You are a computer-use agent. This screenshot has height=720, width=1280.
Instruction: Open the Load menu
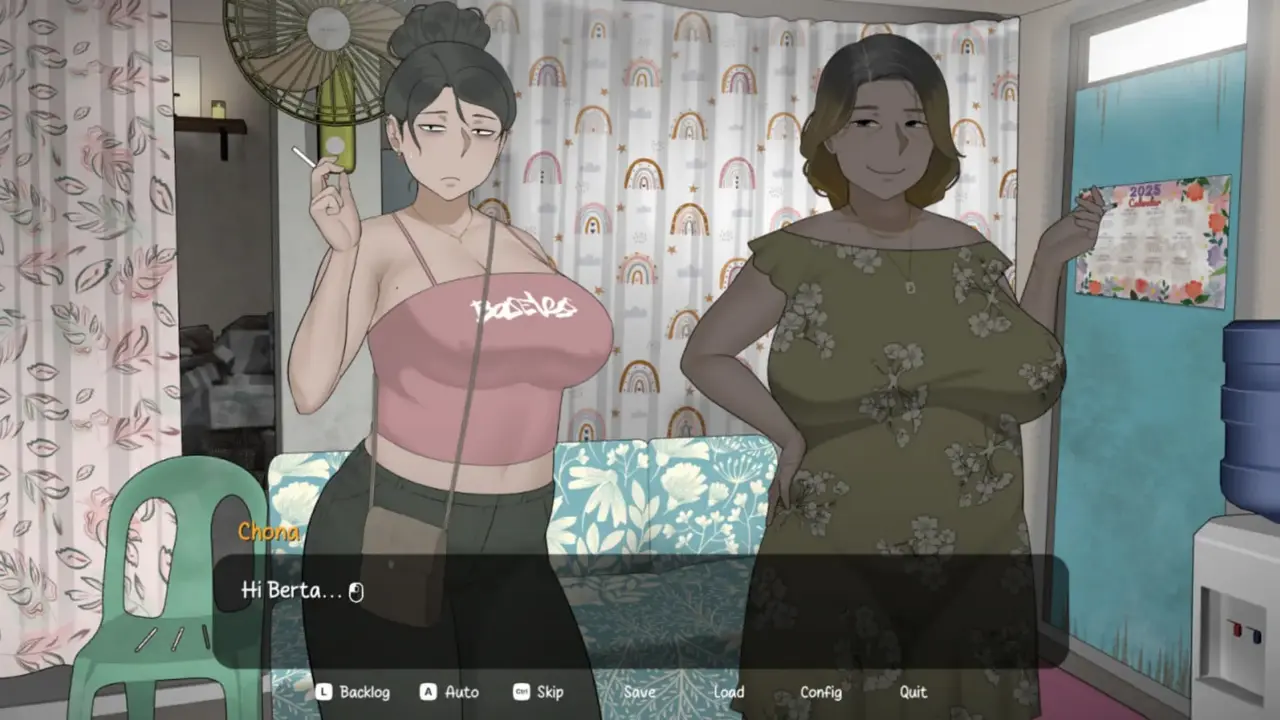click(728, 692)
